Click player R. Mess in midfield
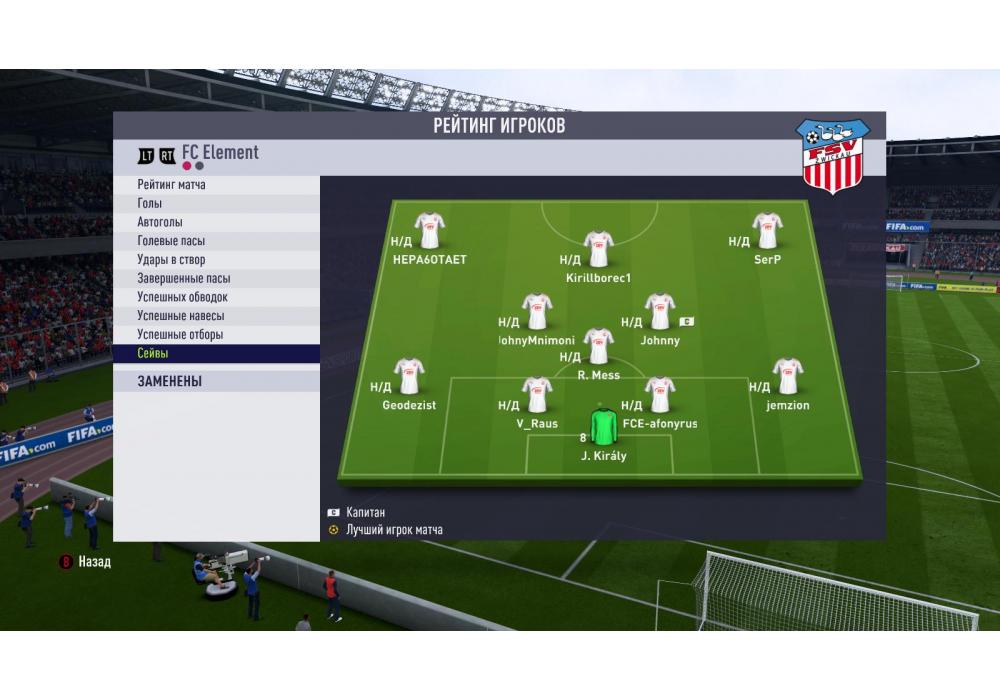 tap(598, 347)
